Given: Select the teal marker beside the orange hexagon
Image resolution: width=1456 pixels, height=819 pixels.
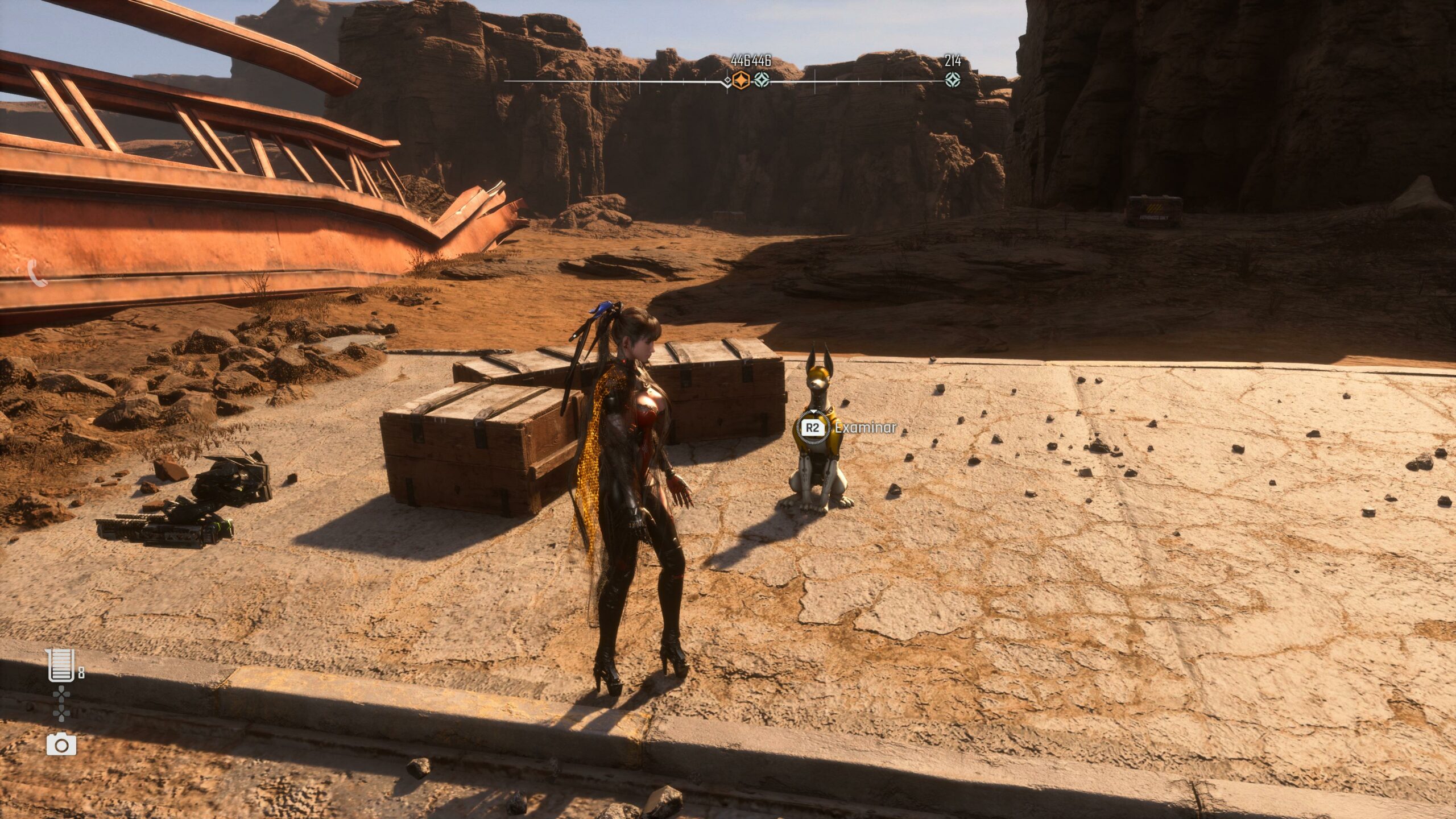Looking at the screenshot, I should [762, 80].
